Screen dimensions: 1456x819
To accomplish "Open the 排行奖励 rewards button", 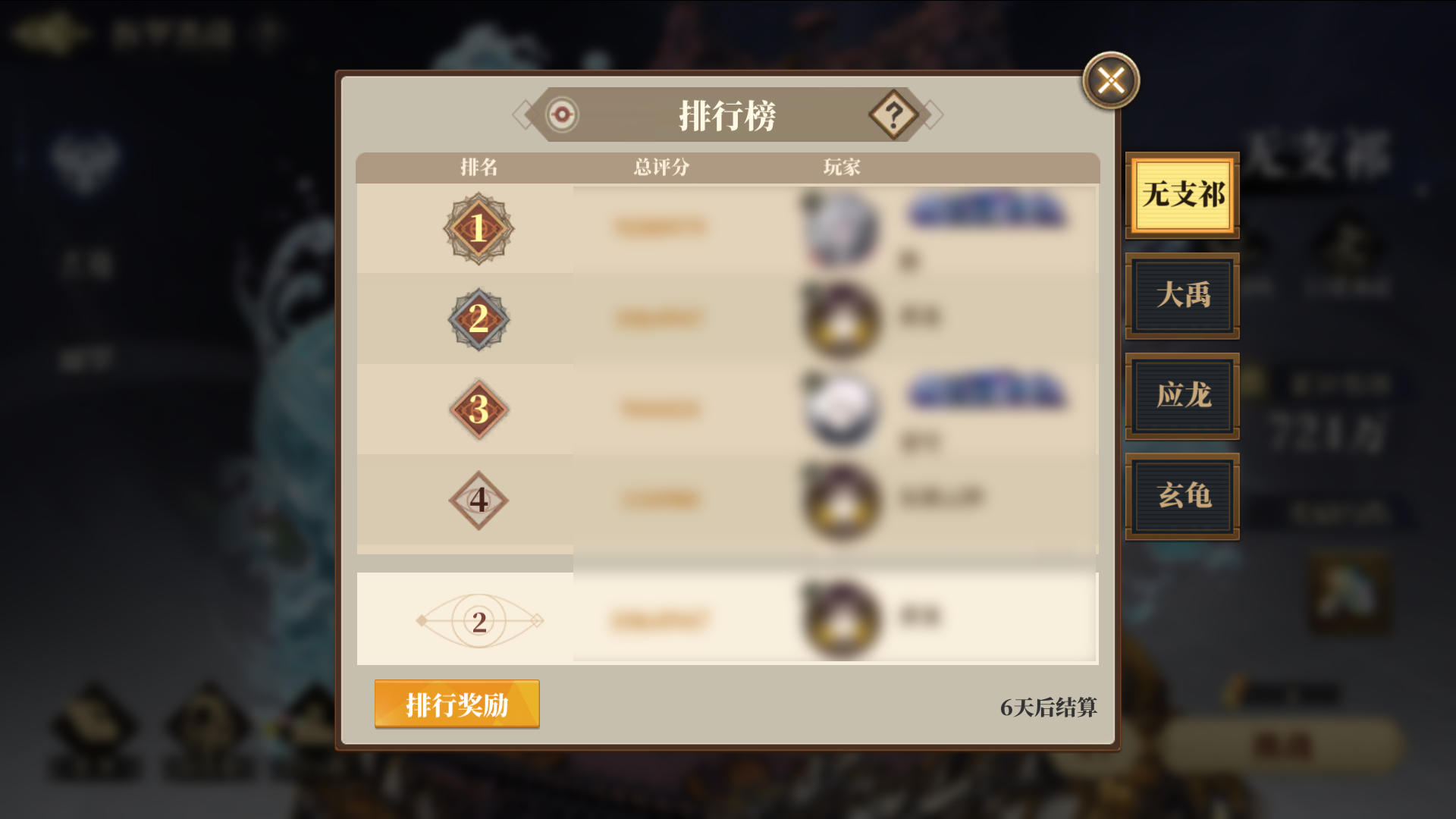I will [x=457, y=704].
